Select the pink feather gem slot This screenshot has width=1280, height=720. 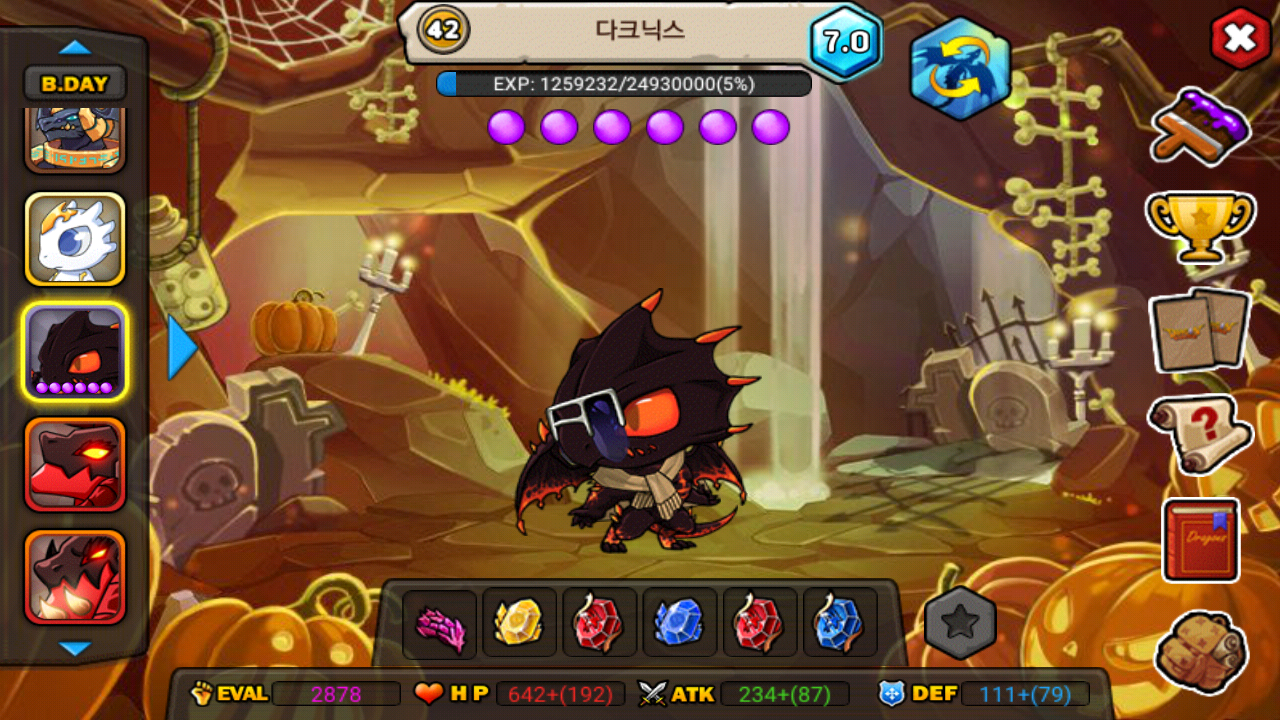tap(440, 624)
